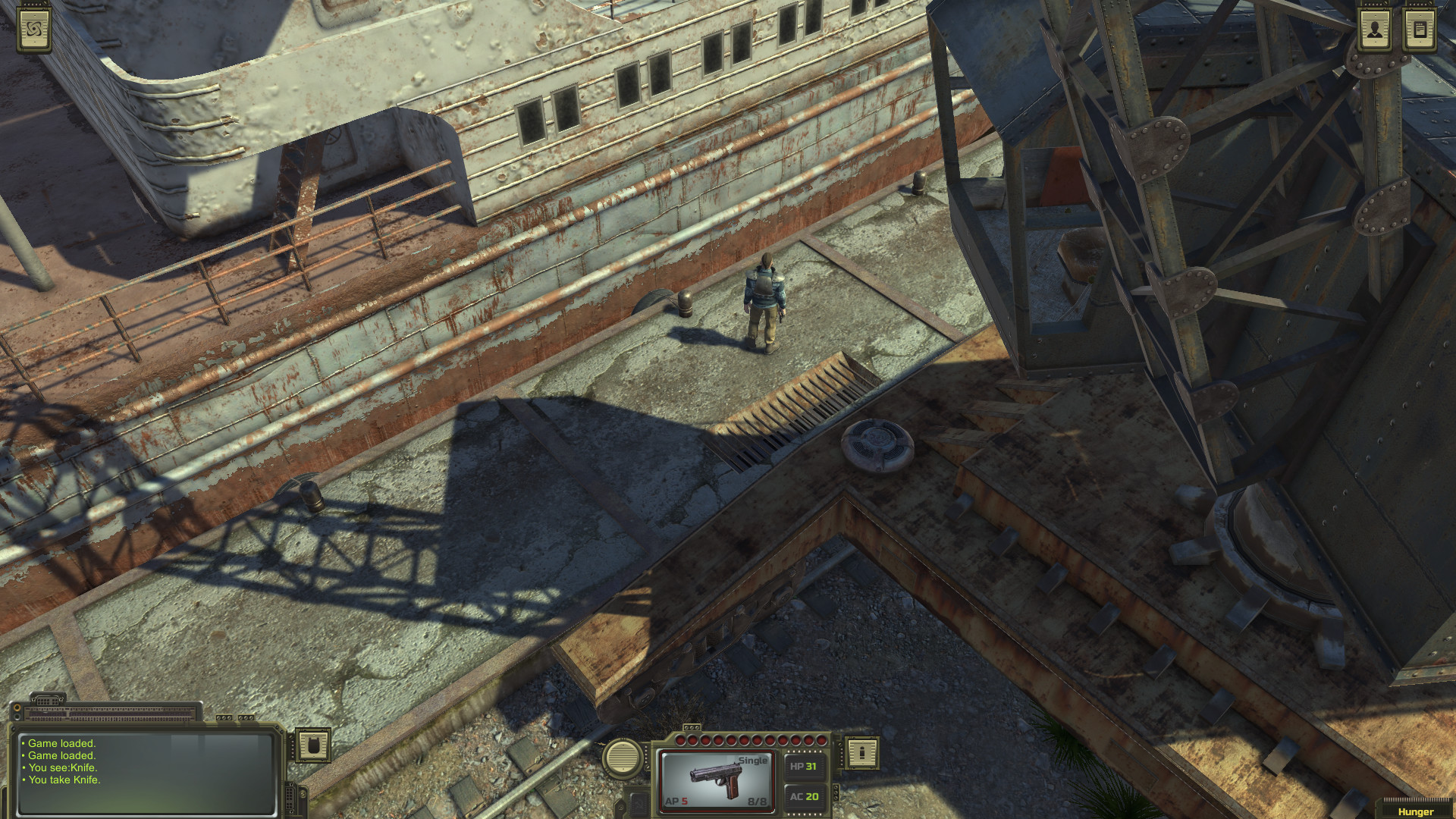Click the HP 31 display
Image resolution: width=1456 pixels, height=819 pixels.
tap(804, 766)
